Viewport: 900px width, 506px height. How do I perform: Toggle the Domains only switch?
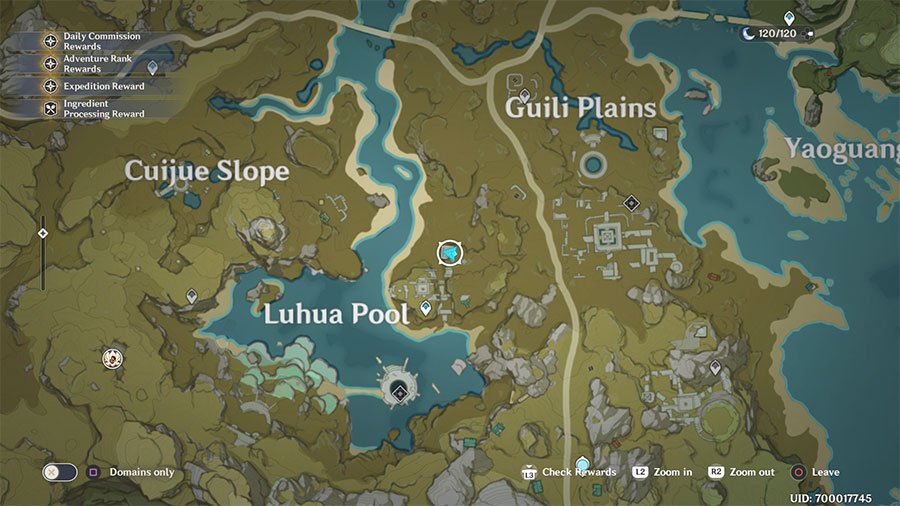click(59, 472)
